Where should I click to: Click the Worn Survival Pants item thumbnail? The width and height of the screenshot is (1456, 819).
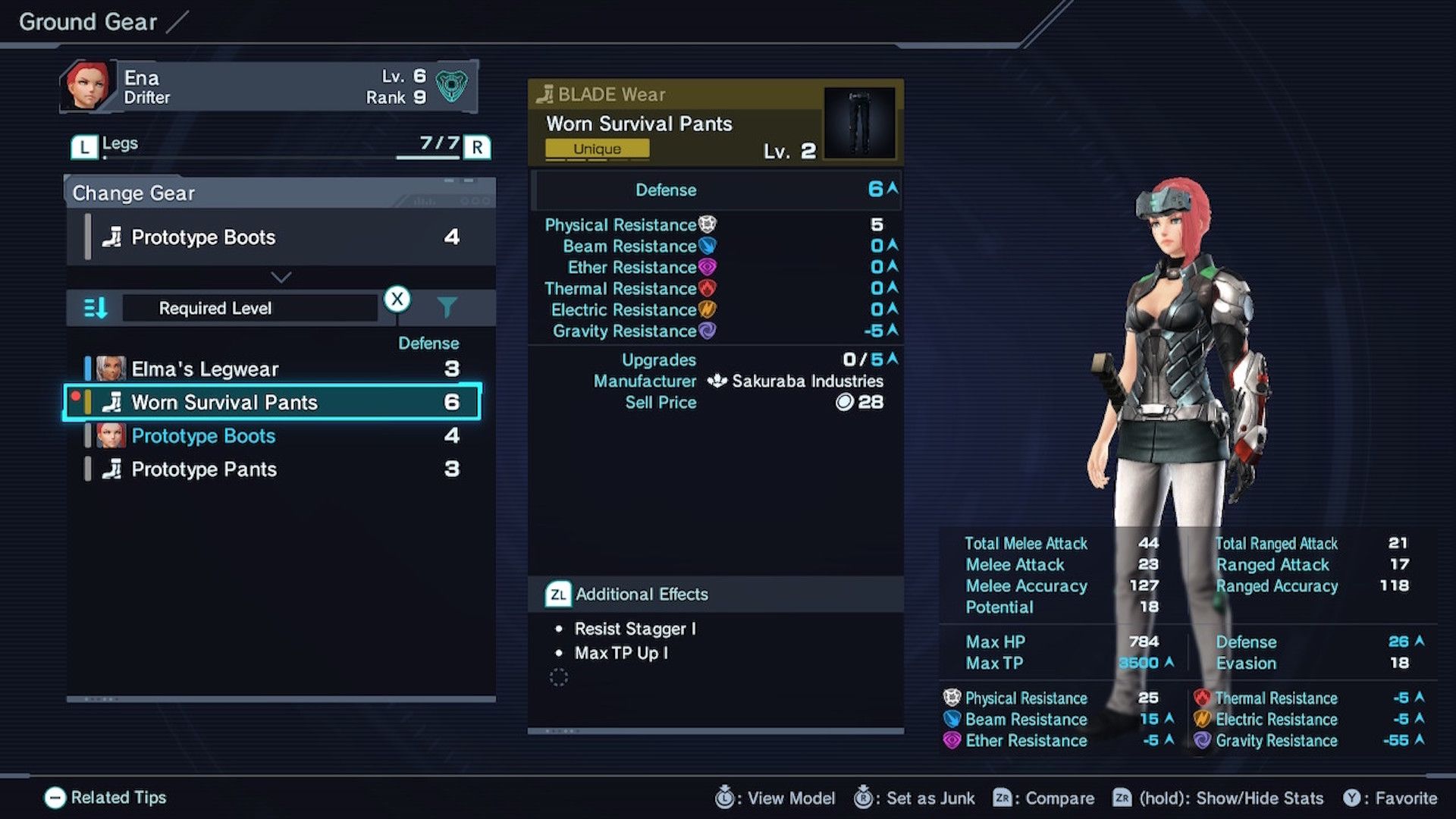pyautogui.click(x=861, y=122)
